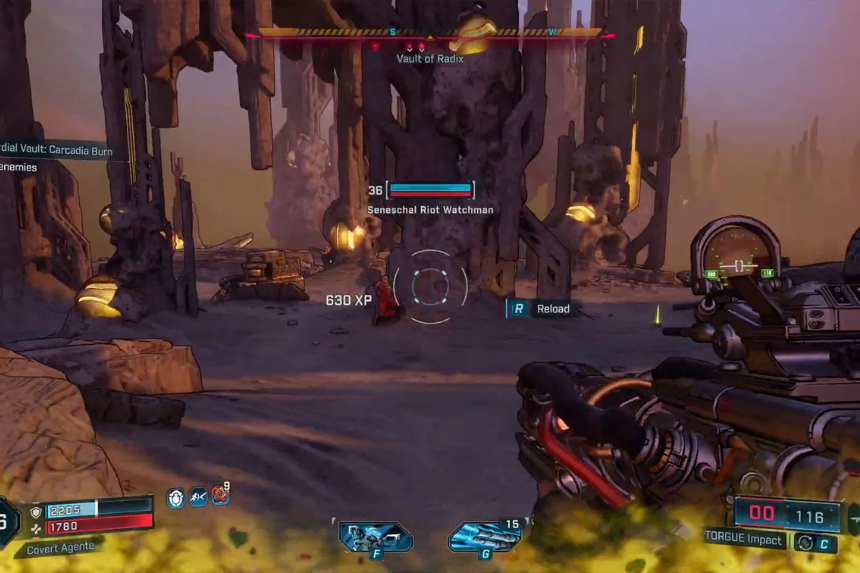This screenshot has width=860, height=573.
Task: Click the Covert Agente class label
Action: coord(62,546)
